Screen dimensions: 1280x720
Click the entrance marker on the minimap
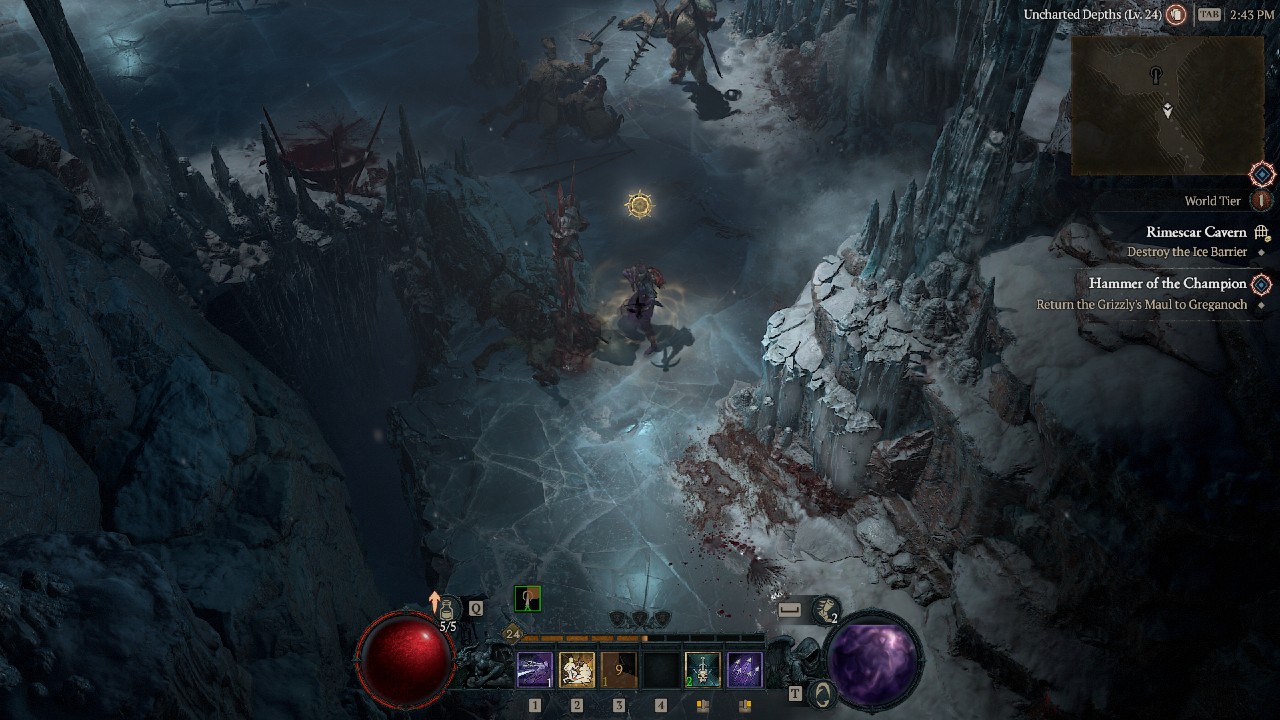click(x=1156, y=75)
